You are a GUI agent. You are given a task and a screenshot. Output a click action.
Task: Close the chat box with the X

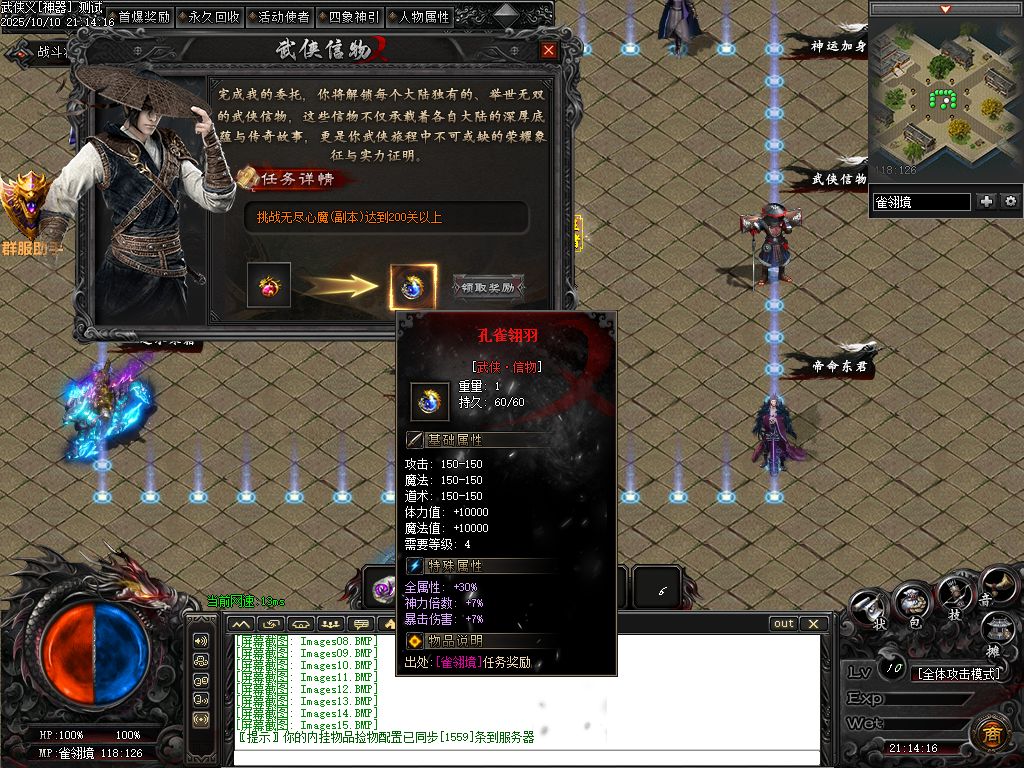pyautogui.click(x=814, y=624)
